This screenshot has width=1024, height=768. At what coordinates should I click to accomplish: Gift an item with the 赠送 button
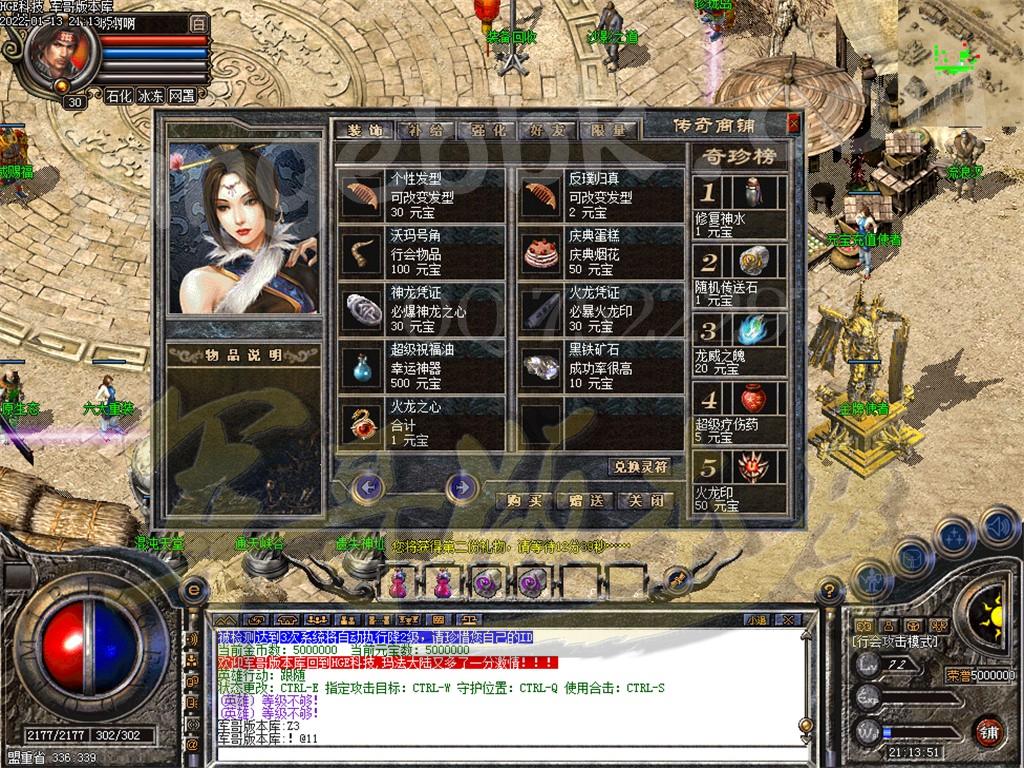coord(586,500)
